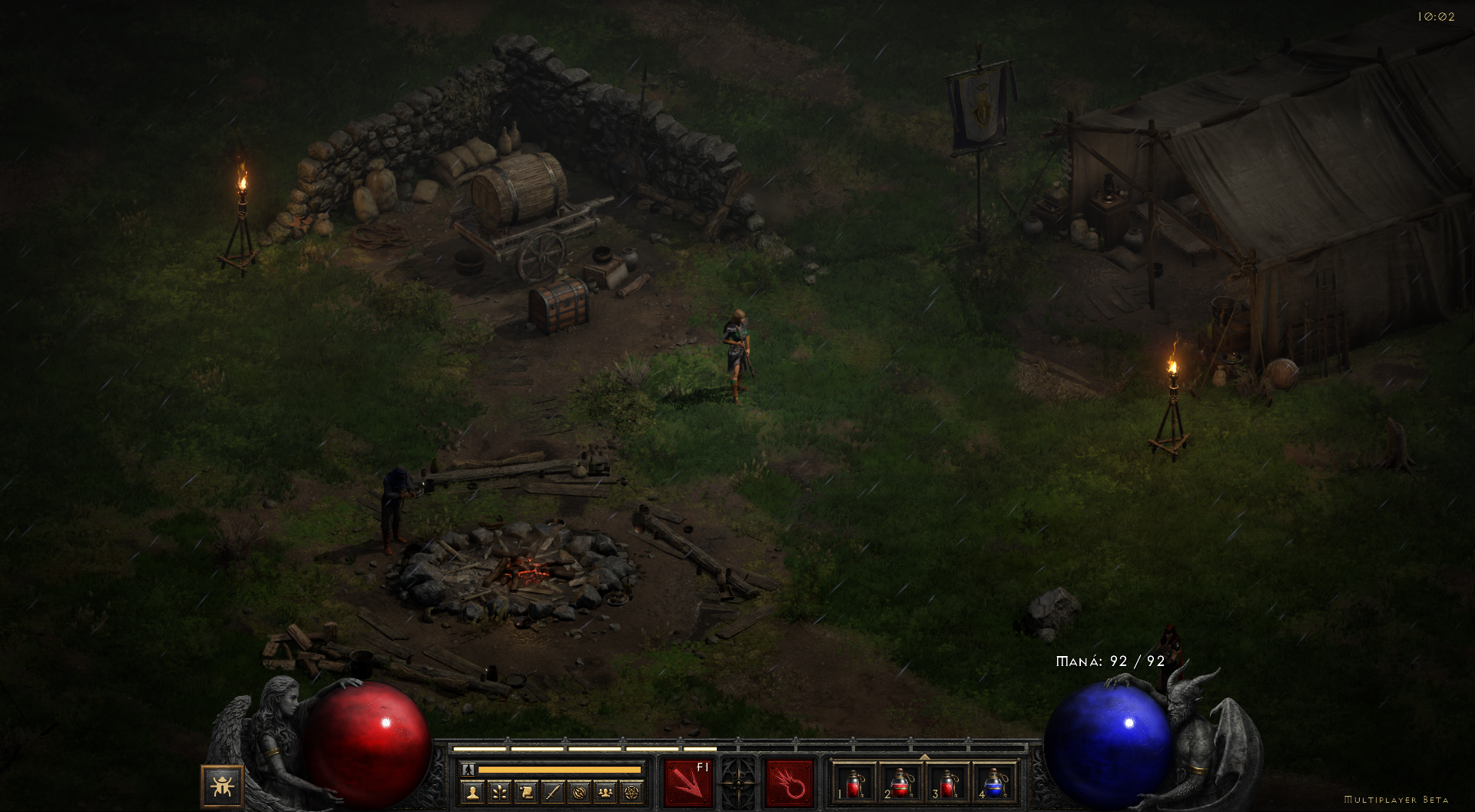Use the blue mana potion in slot 4
1475x812 pixels.
pyautogui.click(x=995, y=784)
